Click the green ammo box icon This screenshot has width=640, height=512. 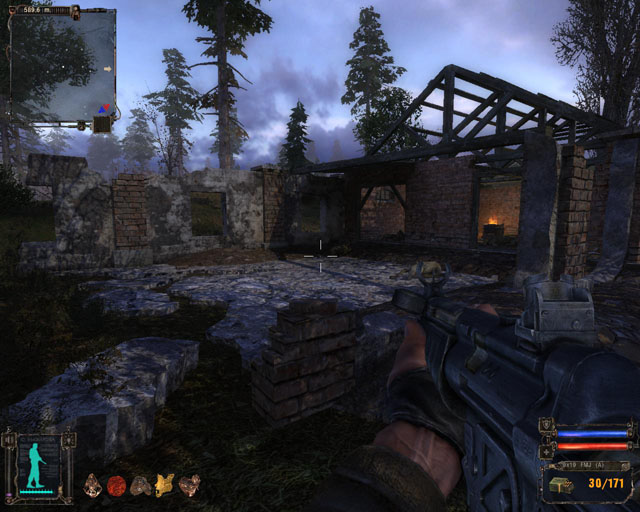tap(557, 486)
